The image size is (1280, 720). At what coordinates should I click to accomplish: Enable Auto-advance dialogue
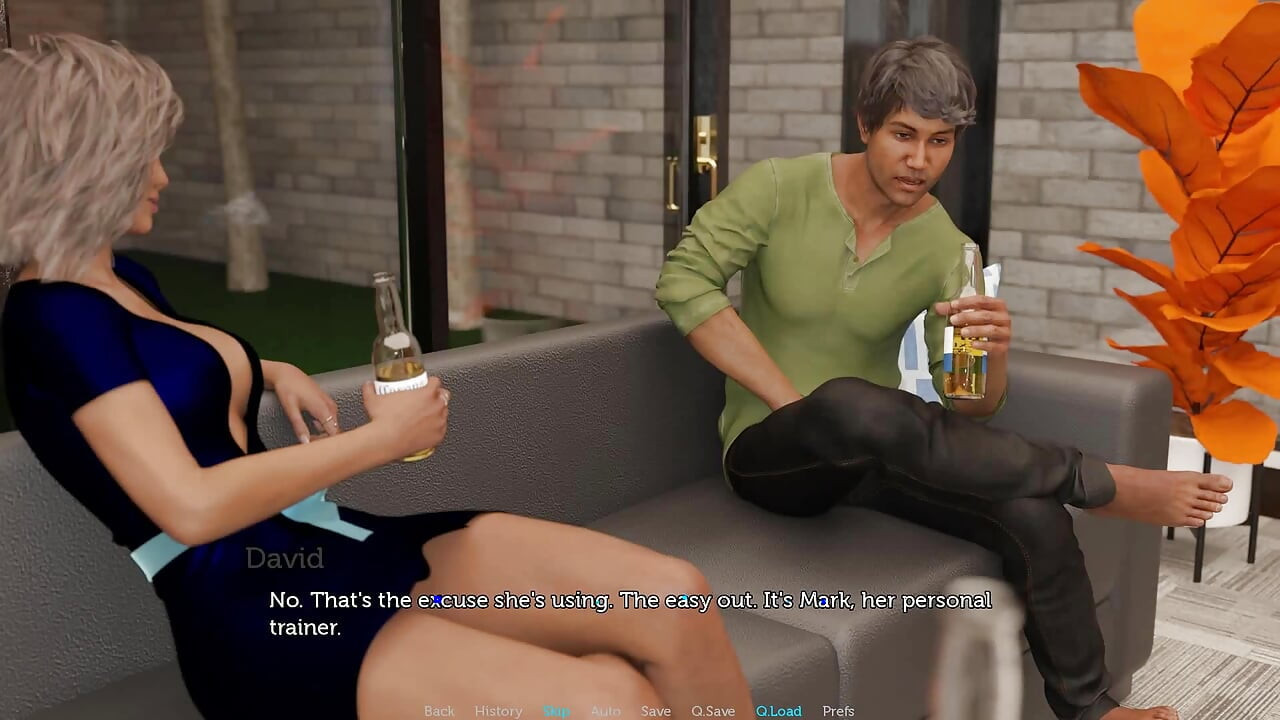[x=605, y=711]
